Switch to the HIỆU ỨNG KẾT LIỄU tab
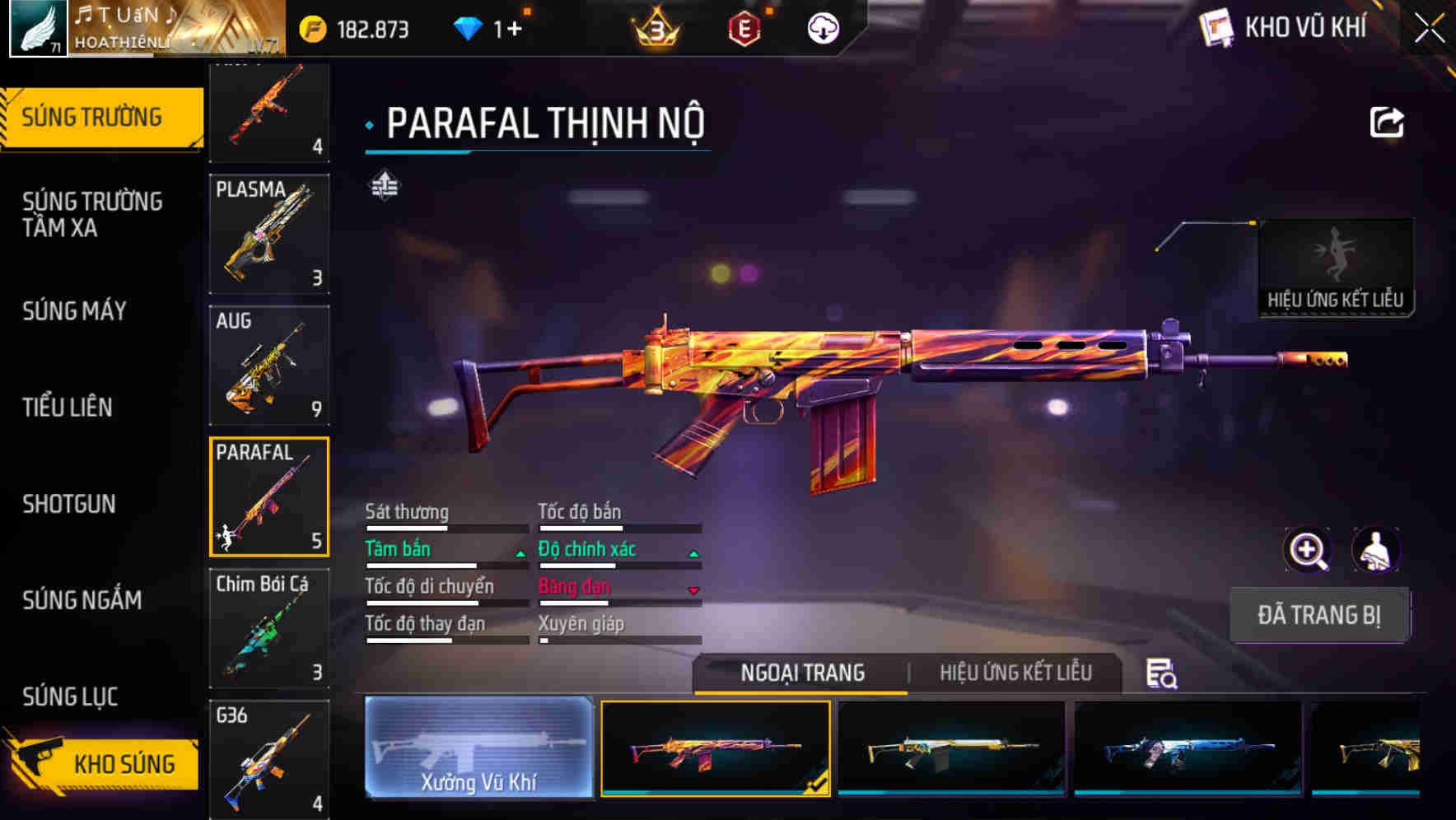Screen dimensions: 1456x820 pos(1015,673)
